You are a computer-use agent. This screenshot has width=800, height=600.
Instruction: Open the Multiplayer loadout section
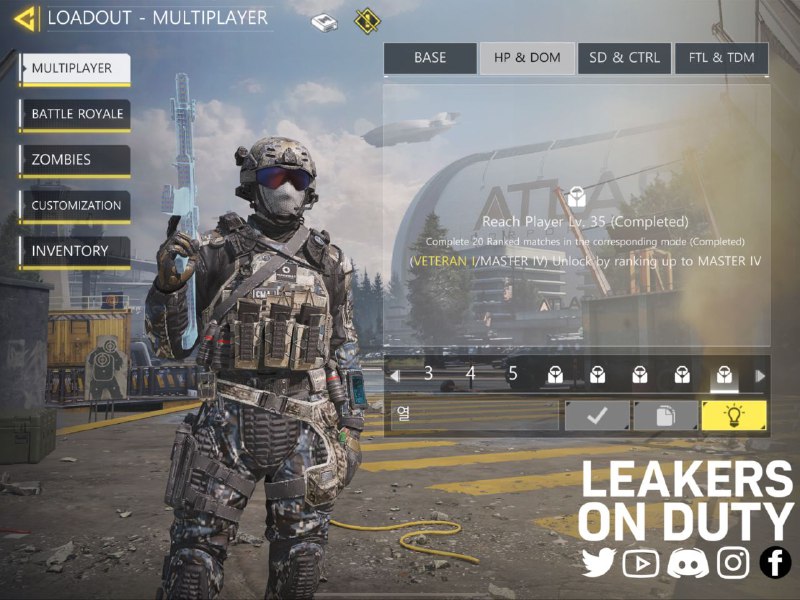[75, 68]
